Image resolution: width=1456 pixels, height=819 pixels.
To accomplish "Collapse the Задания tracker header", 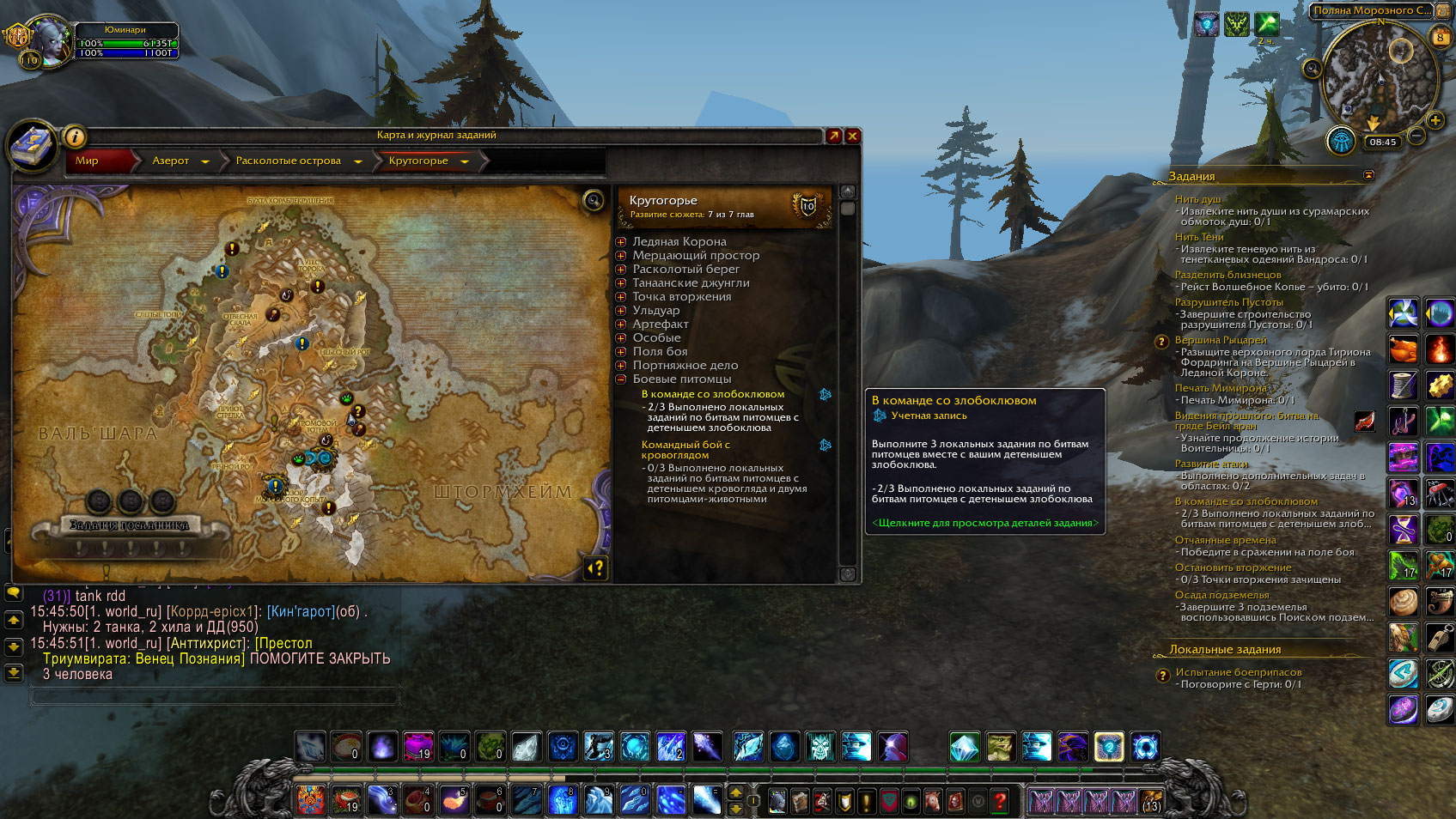I will click(x=1368, y=175).
